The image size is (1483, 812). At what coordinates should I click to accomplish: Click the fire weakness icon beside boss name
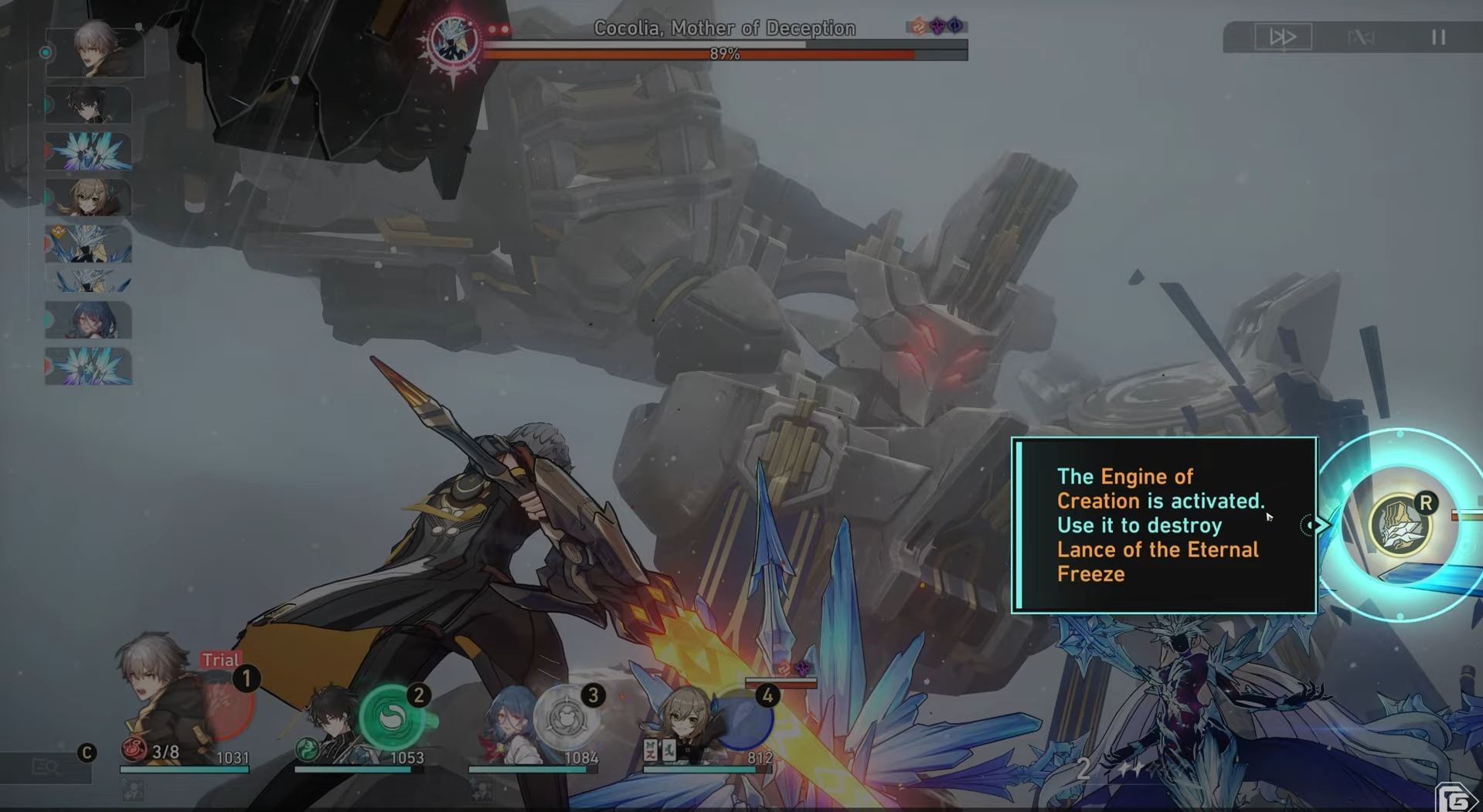[918, 25]
